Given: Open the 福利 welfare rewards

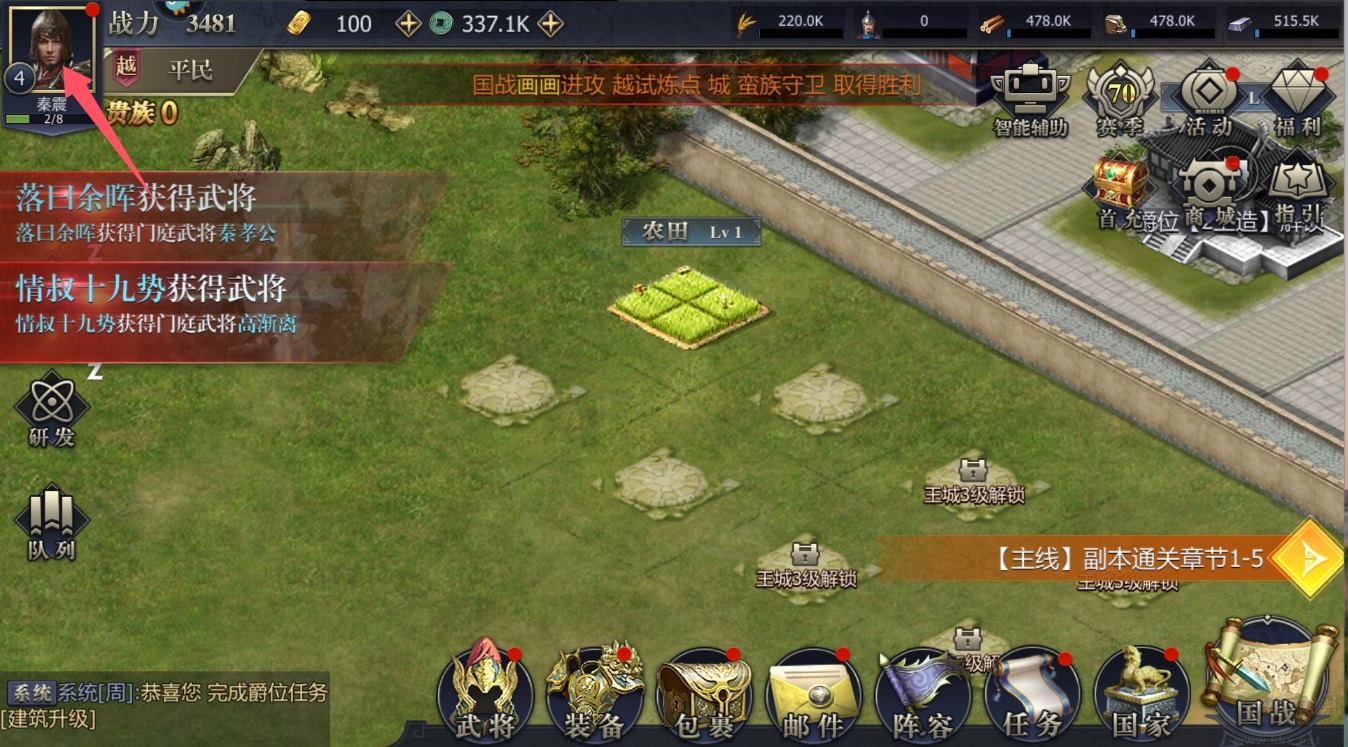Looking at the screenshot, I should pyautogui.click(x=1298, y=98).
